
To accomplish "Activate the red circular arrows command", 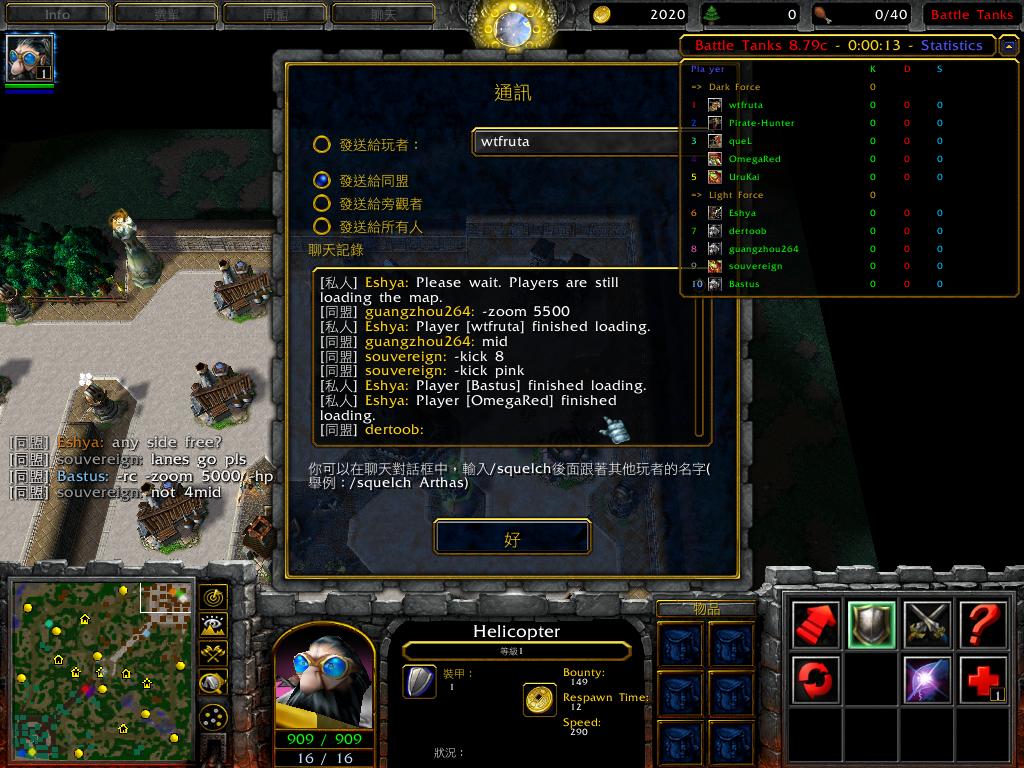I will click(x=815, y=680).
